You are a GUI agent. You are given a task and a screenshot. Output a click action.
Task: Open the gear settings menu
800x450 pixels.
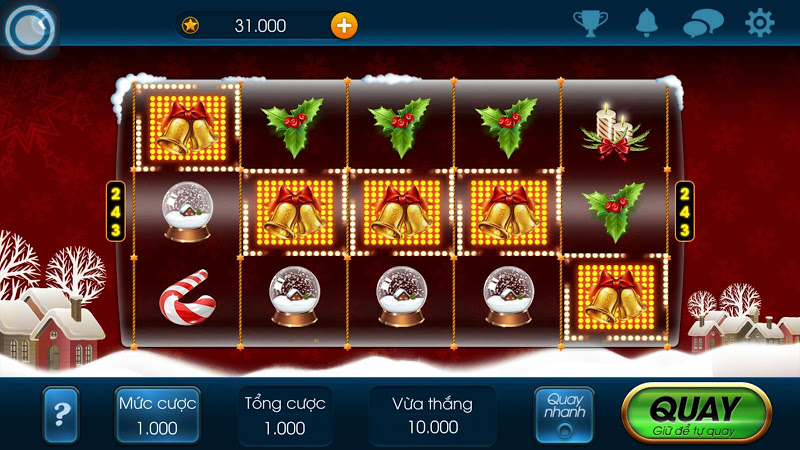tap(760, 22)
